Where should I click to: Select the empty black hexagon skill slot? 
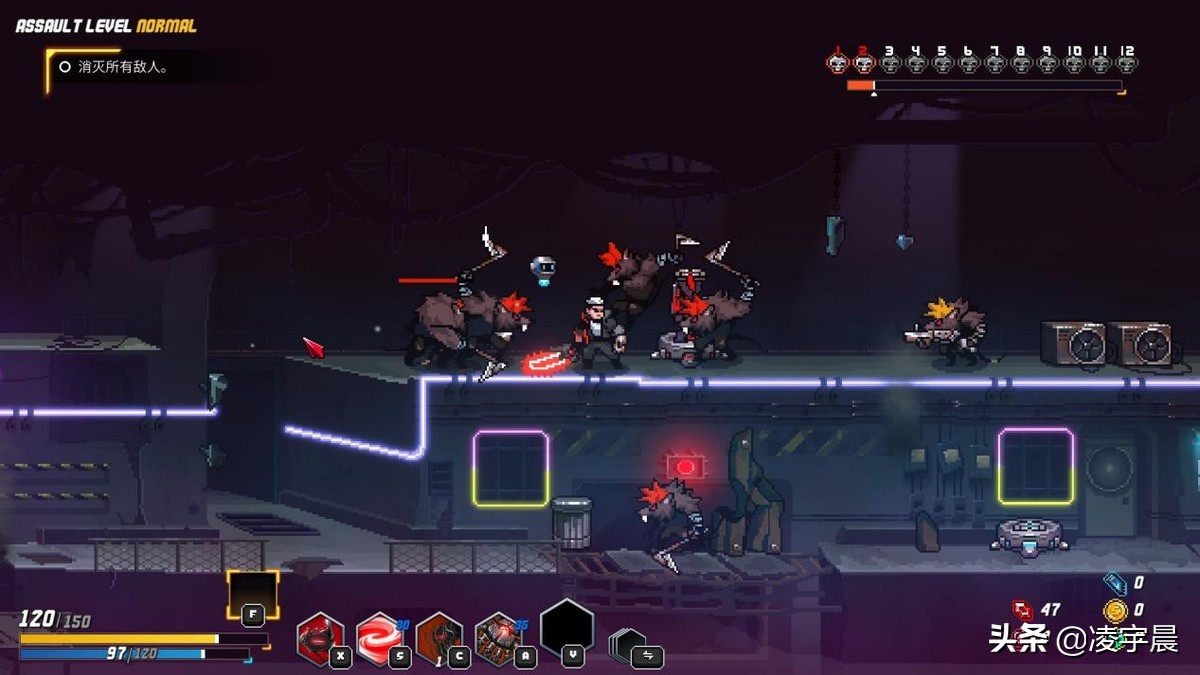tap(567, 628)
